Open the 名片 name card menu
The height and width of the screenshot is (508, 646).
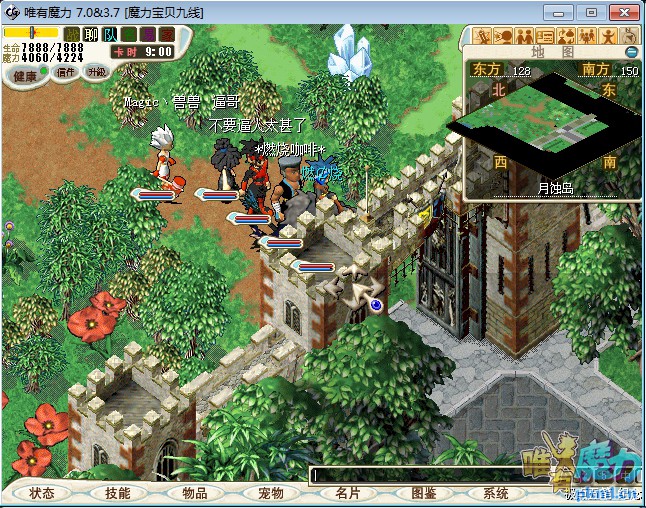coord(347,493)
